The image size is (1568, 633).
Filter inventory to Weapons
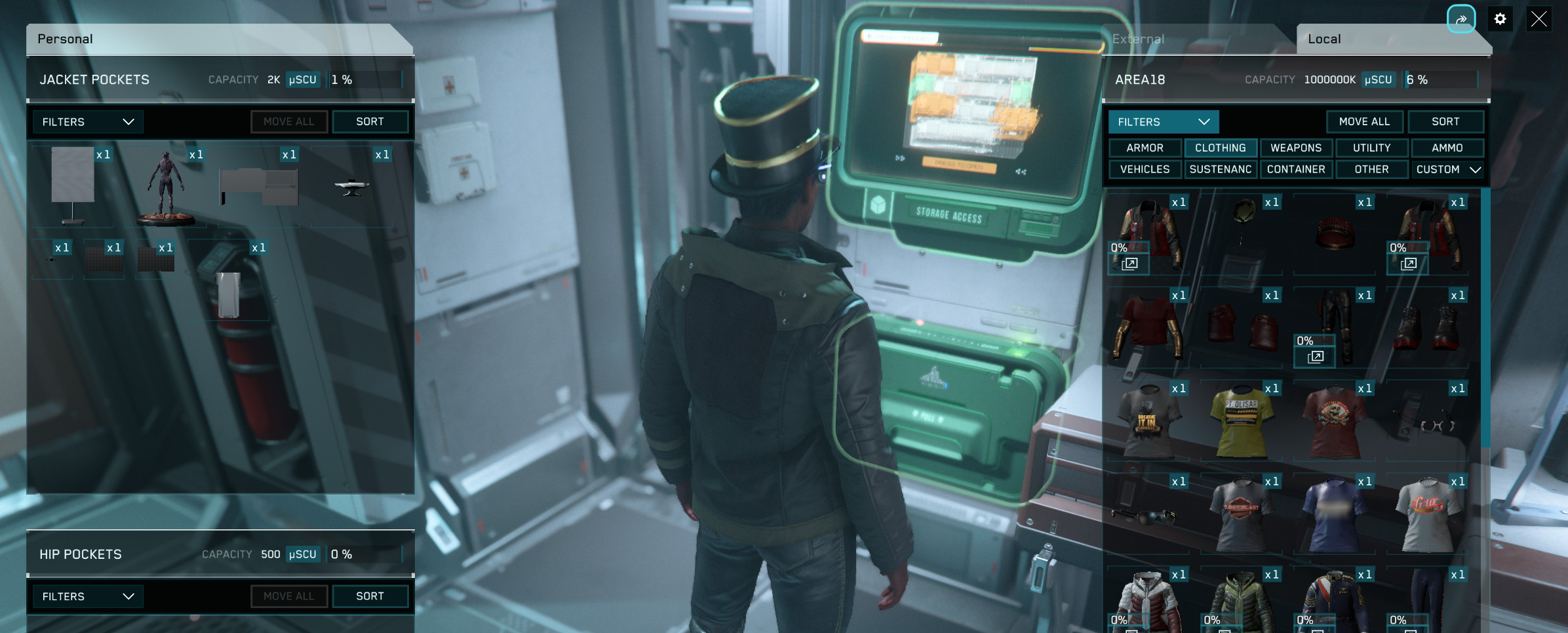coord(1295,148)
